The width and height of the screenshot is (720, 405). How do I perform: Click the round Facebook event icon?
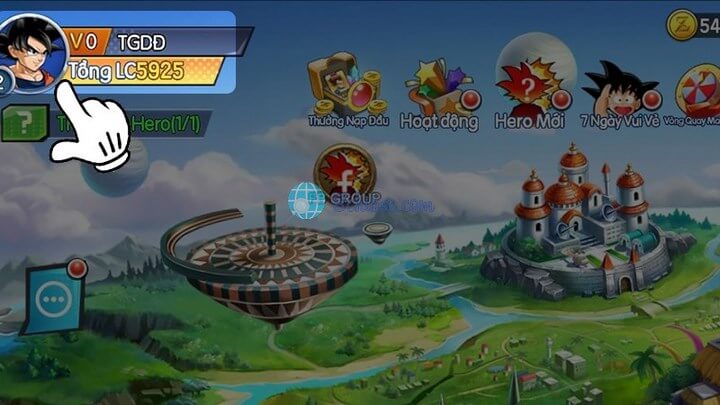coord(345,174)
